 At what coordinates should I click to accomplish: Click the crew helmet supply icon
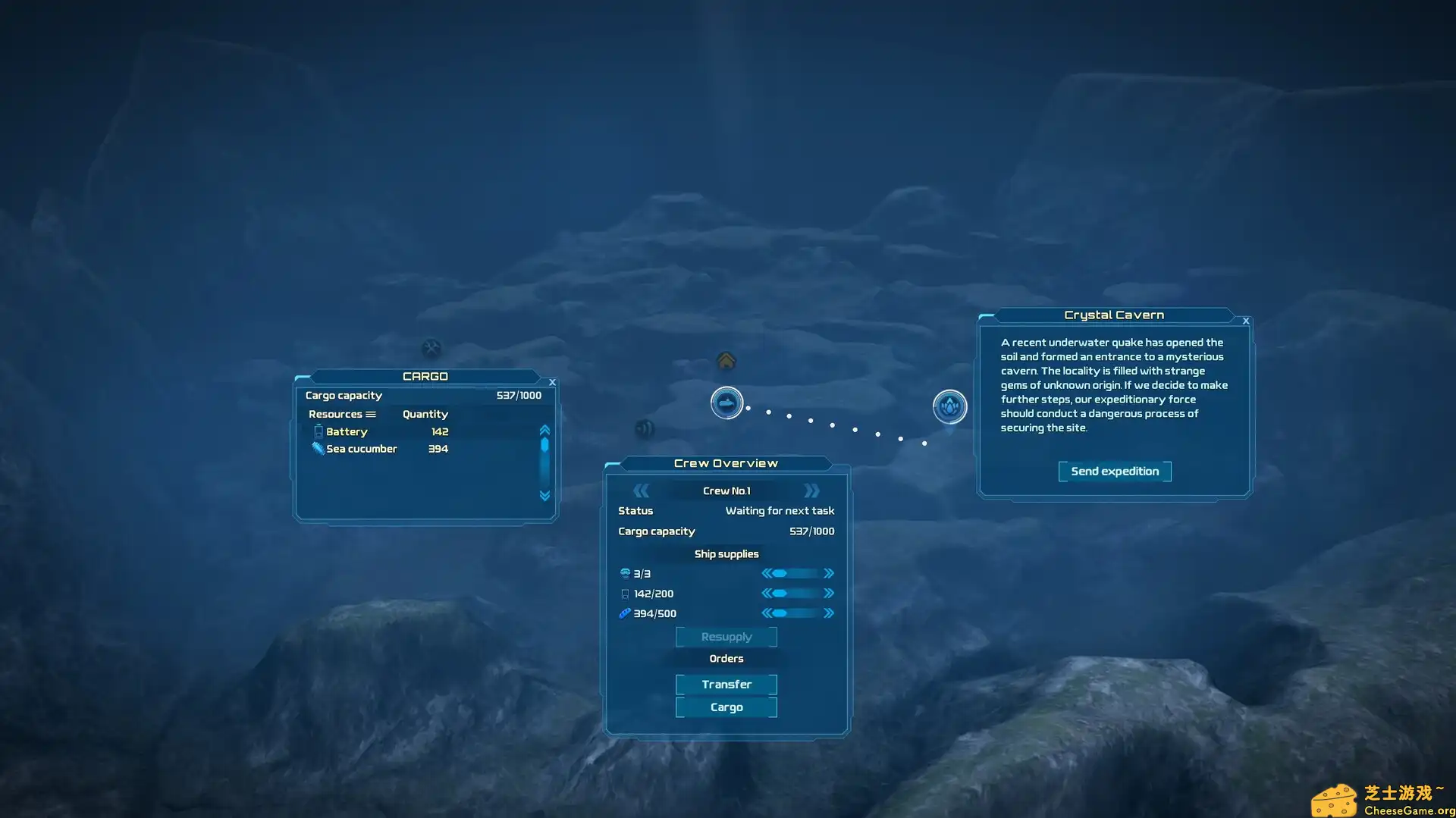(x=624, y=573)
